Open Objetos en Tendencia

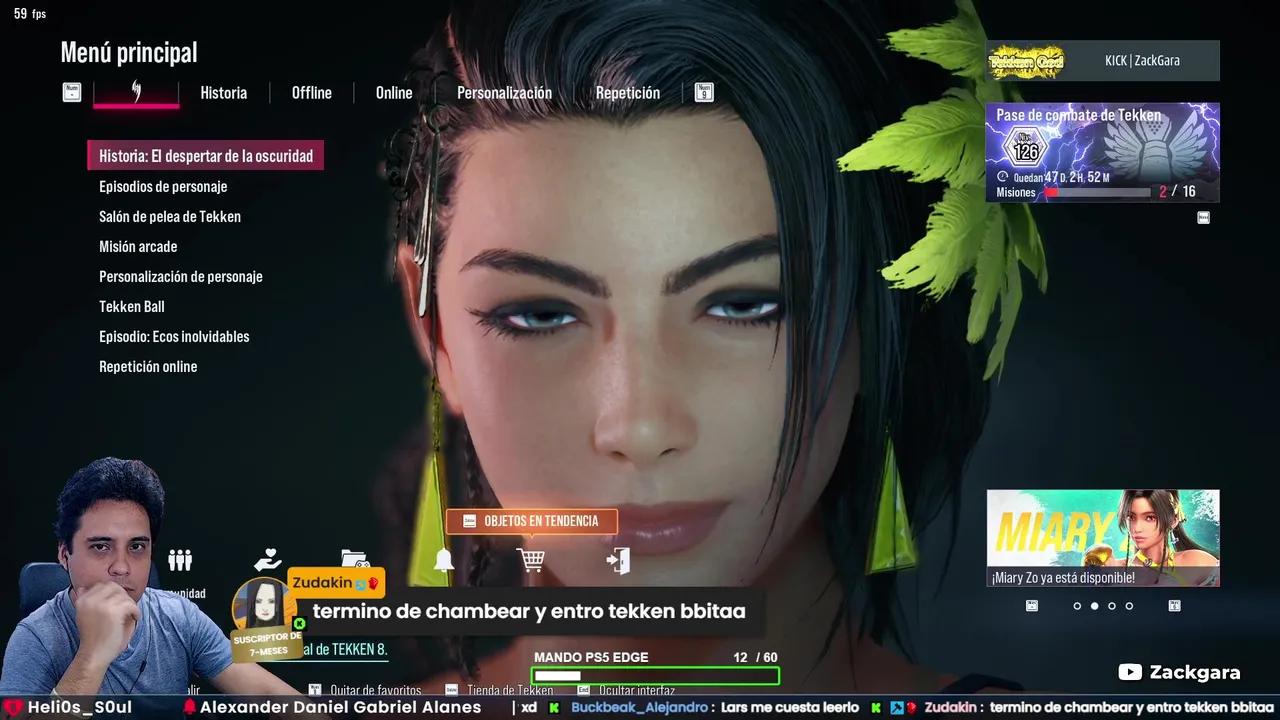coord(531,520)
